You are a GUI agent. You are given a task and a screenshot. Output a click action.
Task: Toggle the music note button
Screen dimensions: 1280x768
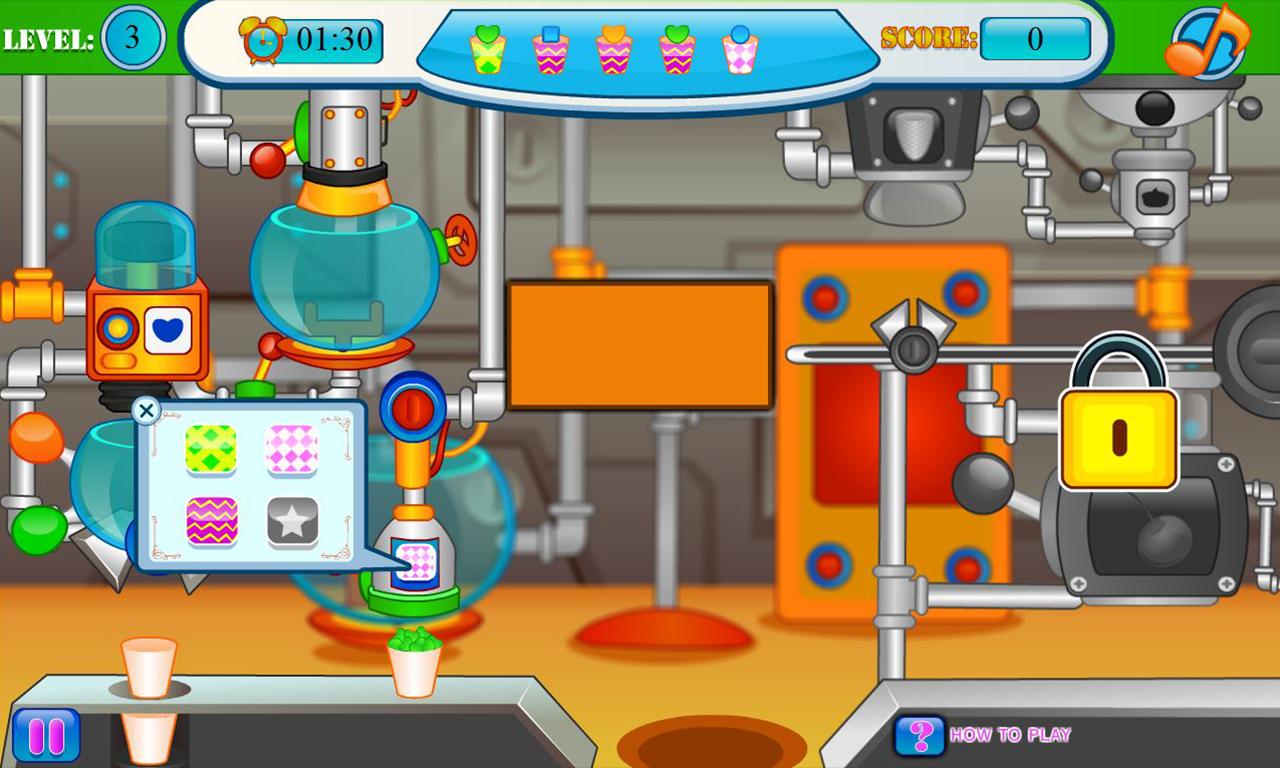(1207, 40)
